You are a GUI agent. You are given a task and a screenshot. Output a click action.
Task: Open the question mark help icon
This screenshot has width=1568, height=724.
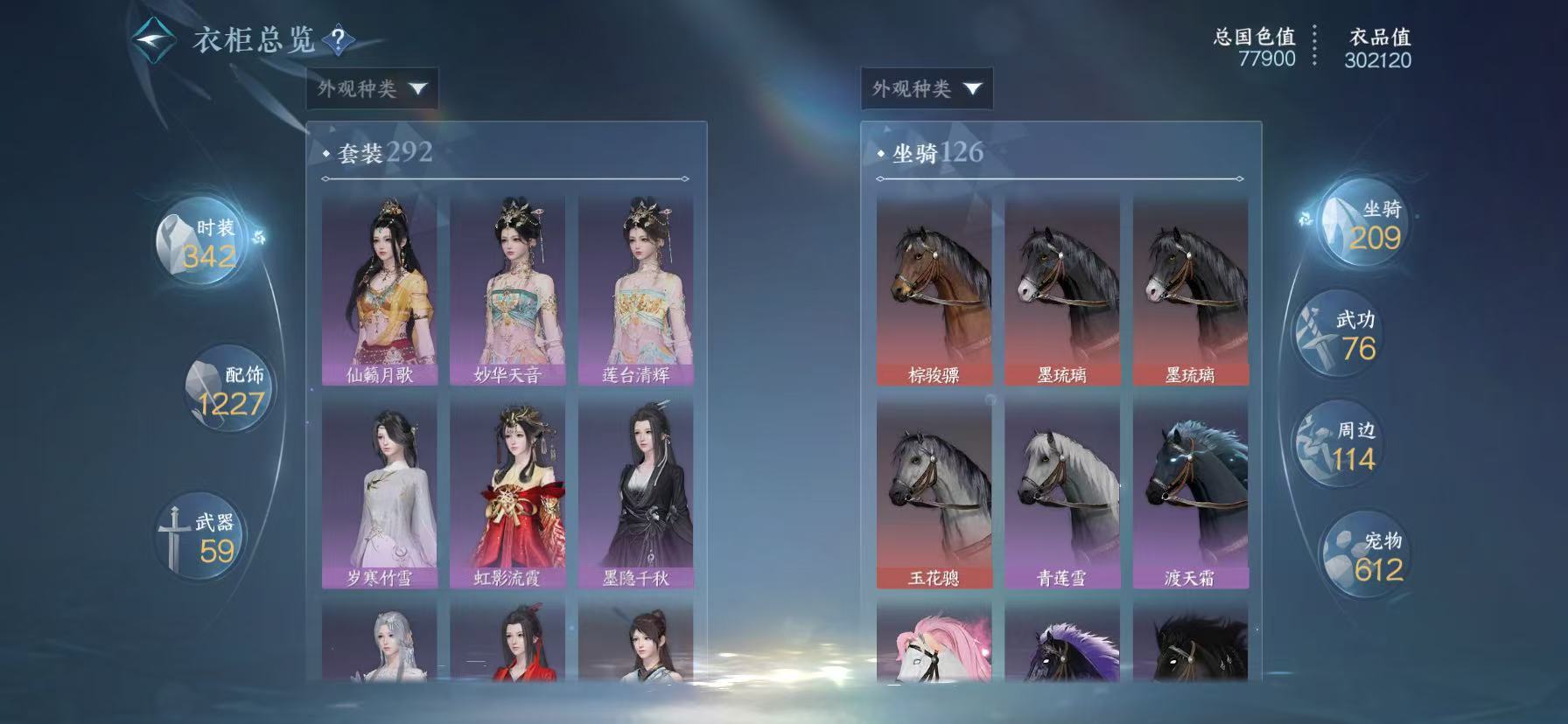click(338, 40)
